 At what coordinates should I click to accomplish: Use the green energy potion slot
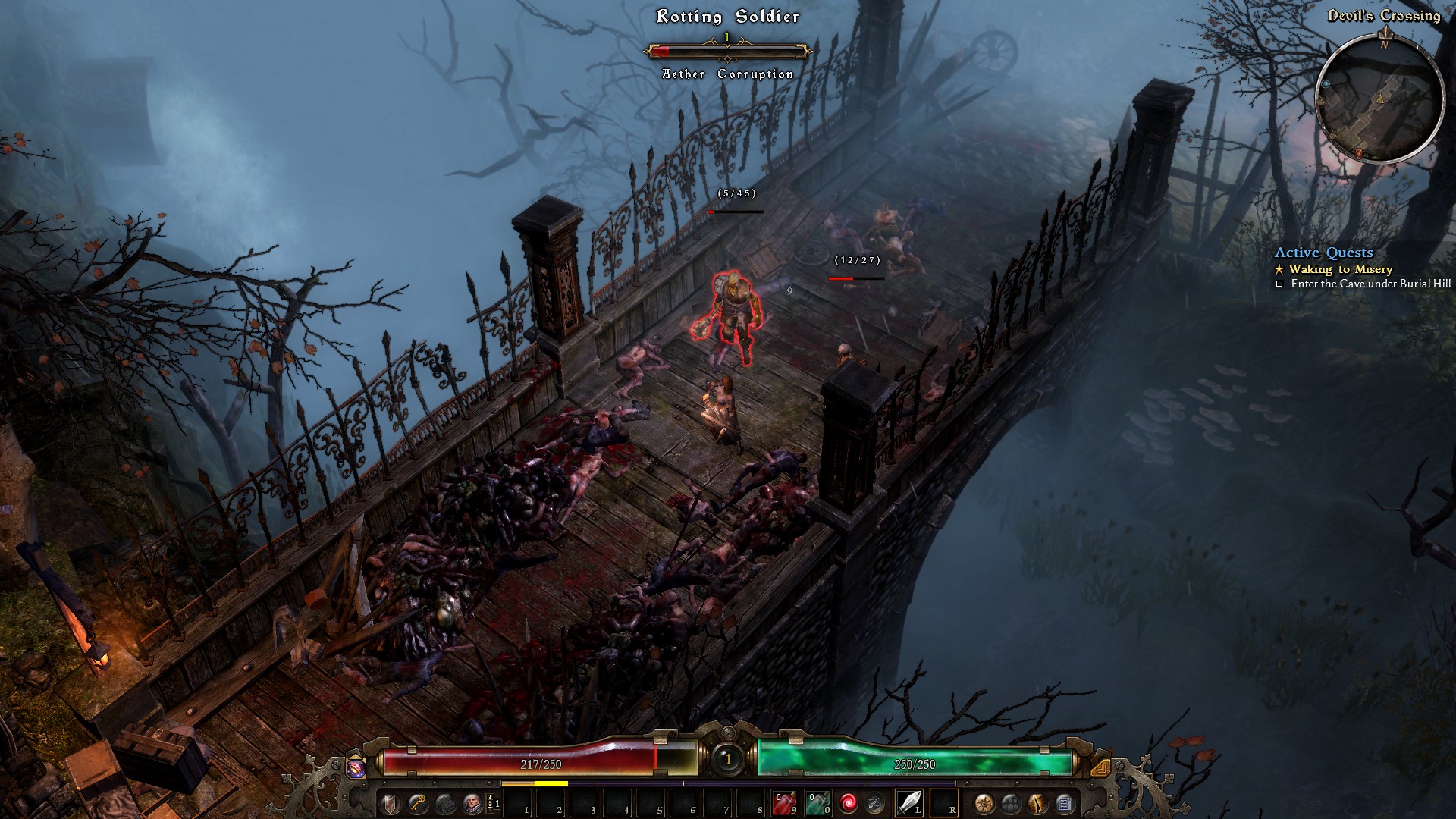(x=817, y=803)
